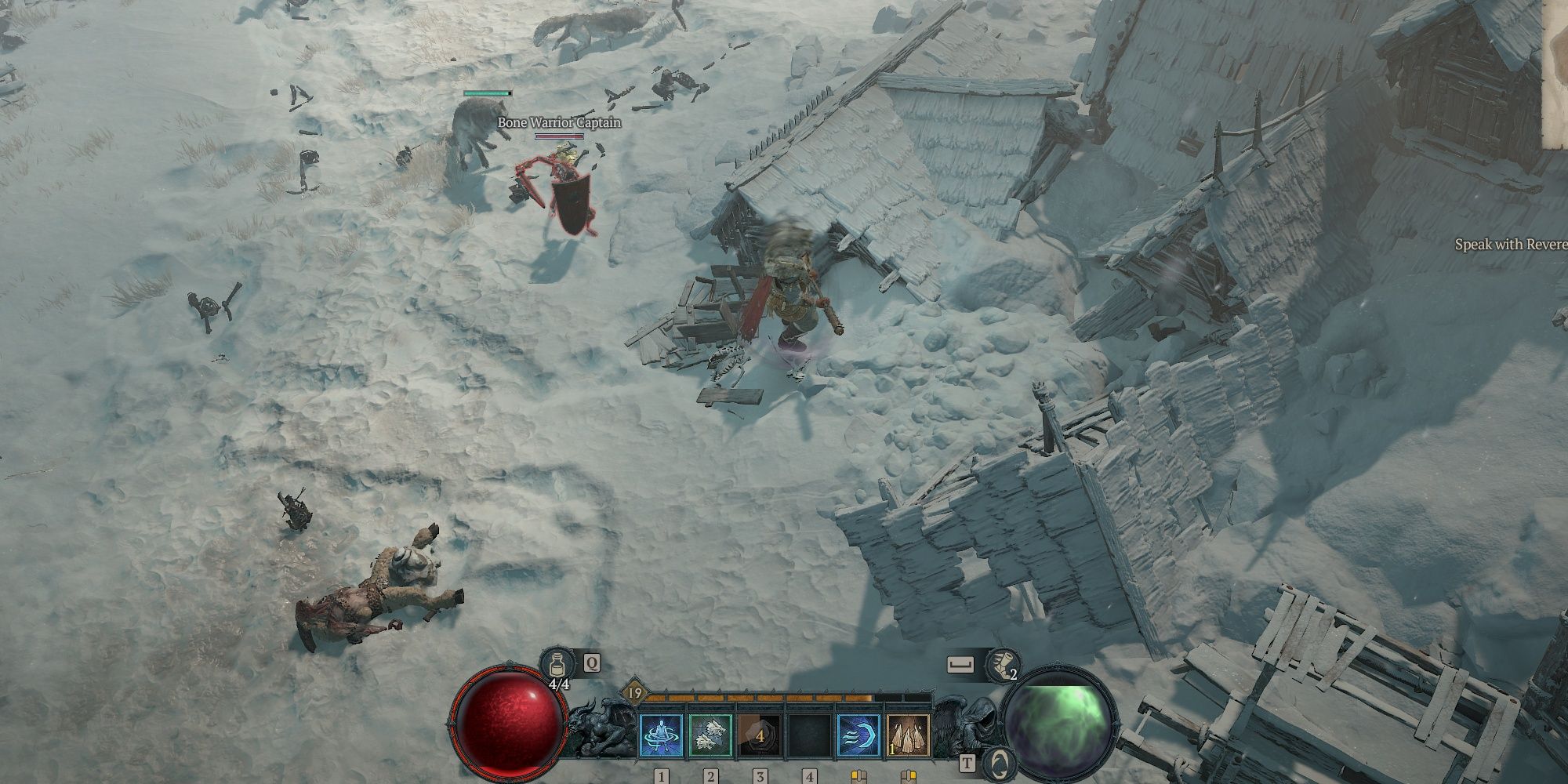Screen dimensions: 1568x784
Task: Click the Q keybind label beside the potion
Action: tap(592, 665)
